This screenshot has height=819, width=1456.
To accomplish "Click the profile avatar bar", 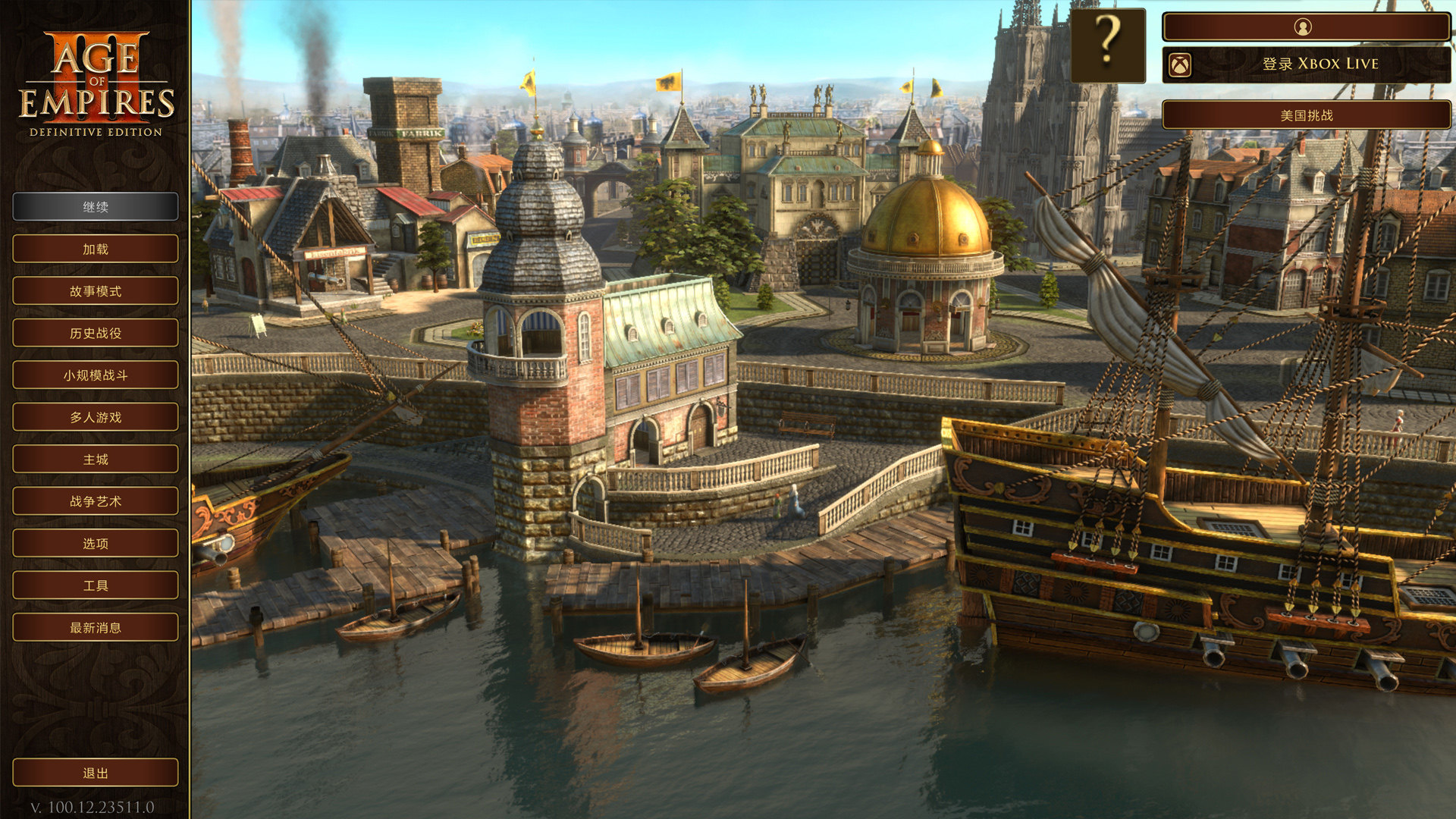I will coord(1306,27).
